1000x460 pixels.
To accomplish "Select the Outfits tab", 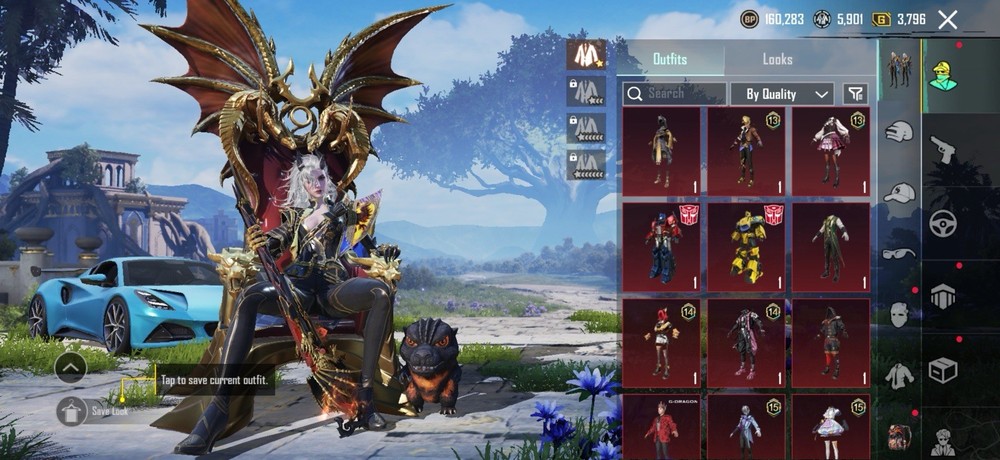I will coord(670,59).
